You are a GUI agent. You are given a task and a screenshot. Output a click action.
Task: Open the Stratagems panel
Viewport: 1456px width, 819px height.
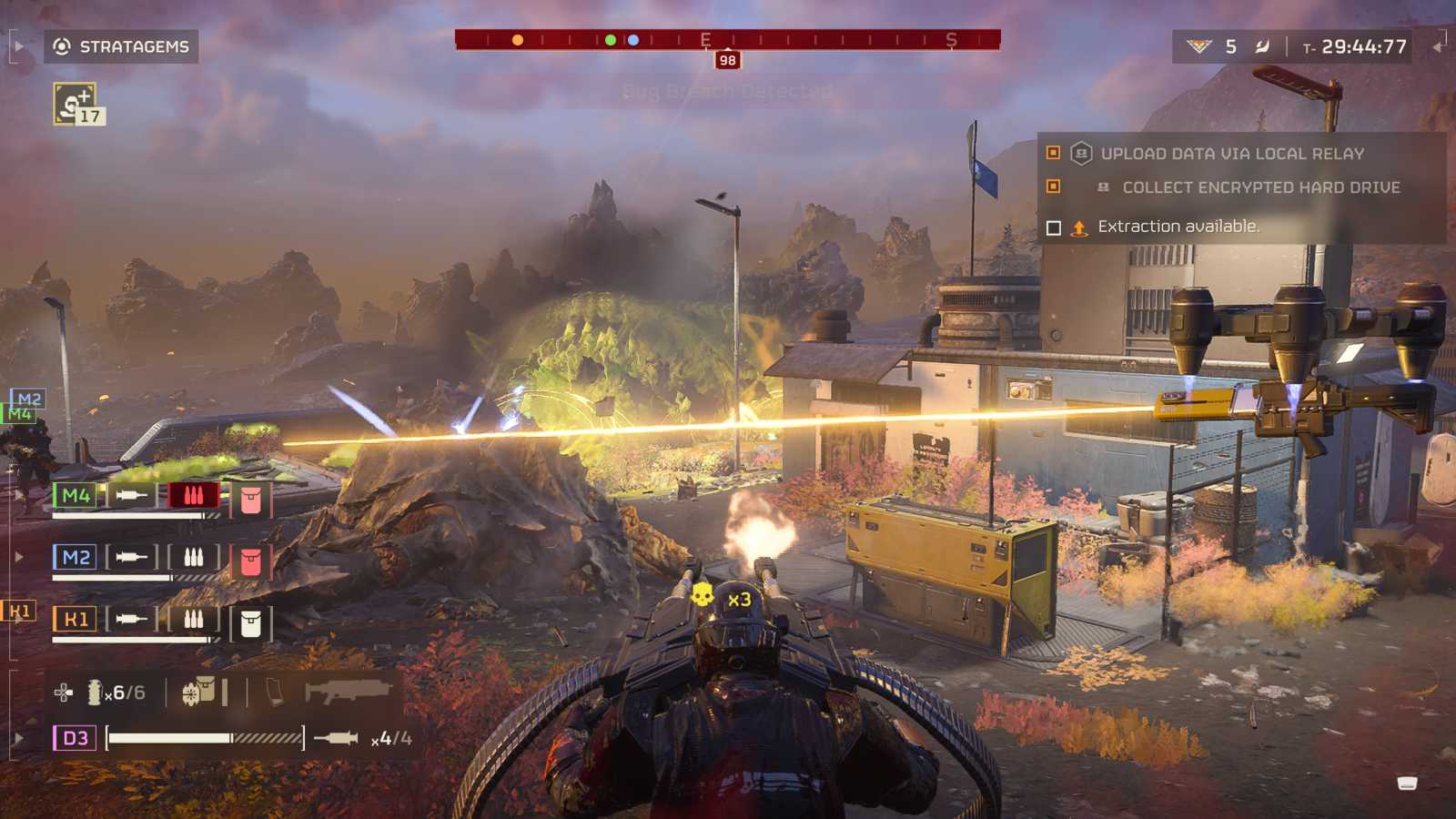[x=121, y=46]
